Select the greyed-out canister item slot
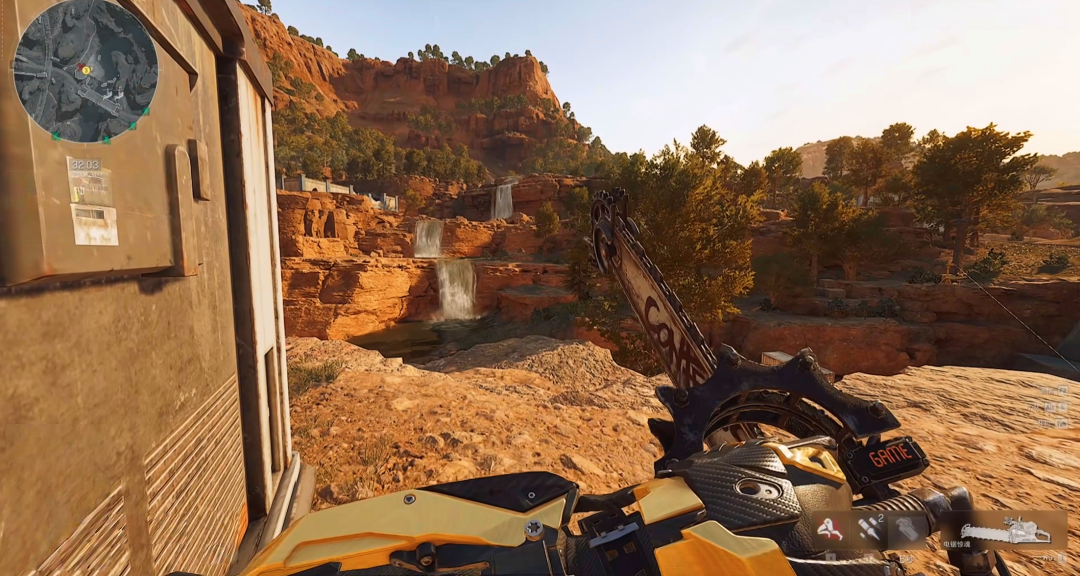This screenshot has width=1080, height=576. [907, 530]
